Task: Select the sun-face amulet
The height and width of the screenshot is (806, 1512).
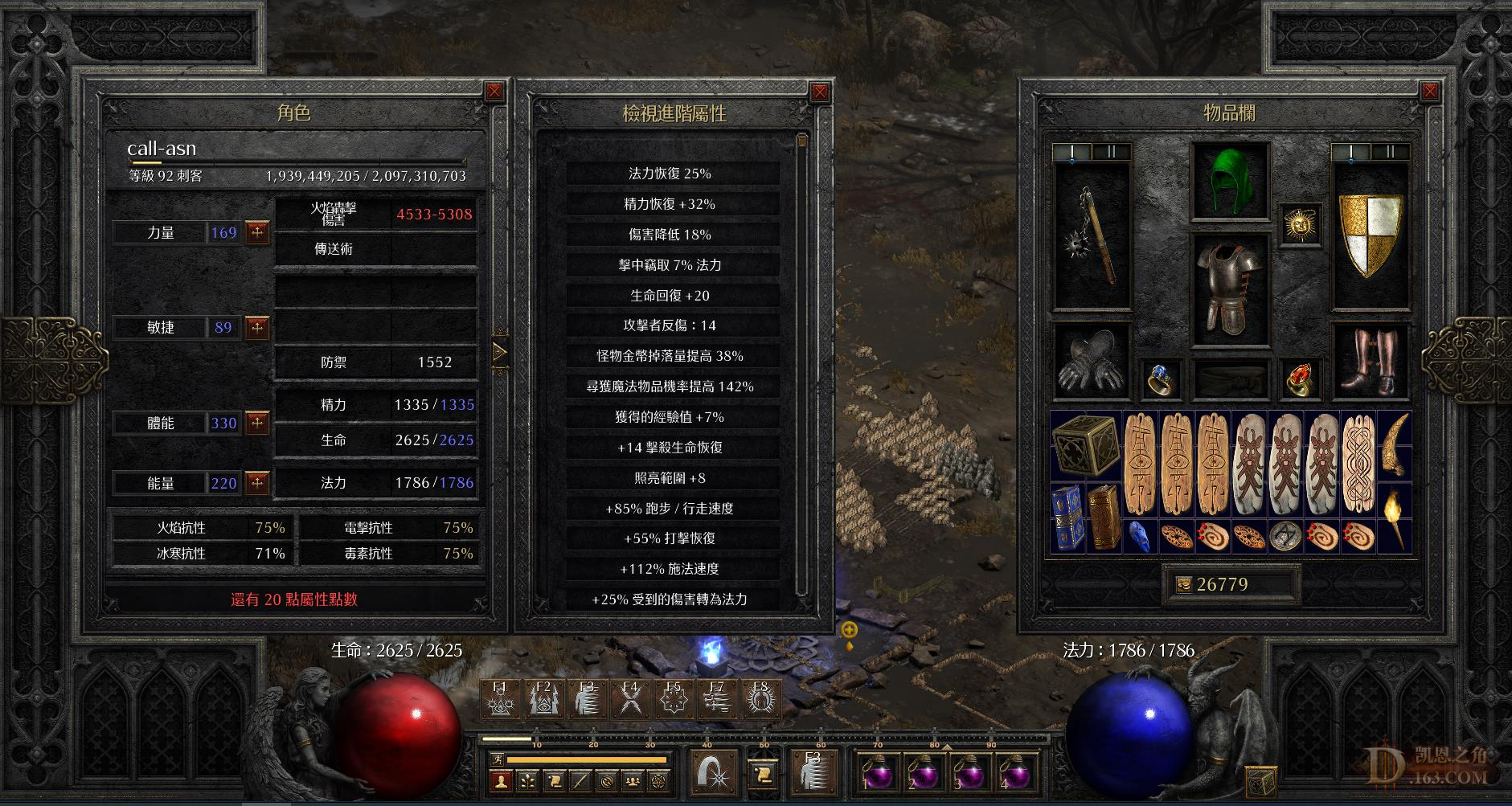Action: click(x=1298, y=225)
